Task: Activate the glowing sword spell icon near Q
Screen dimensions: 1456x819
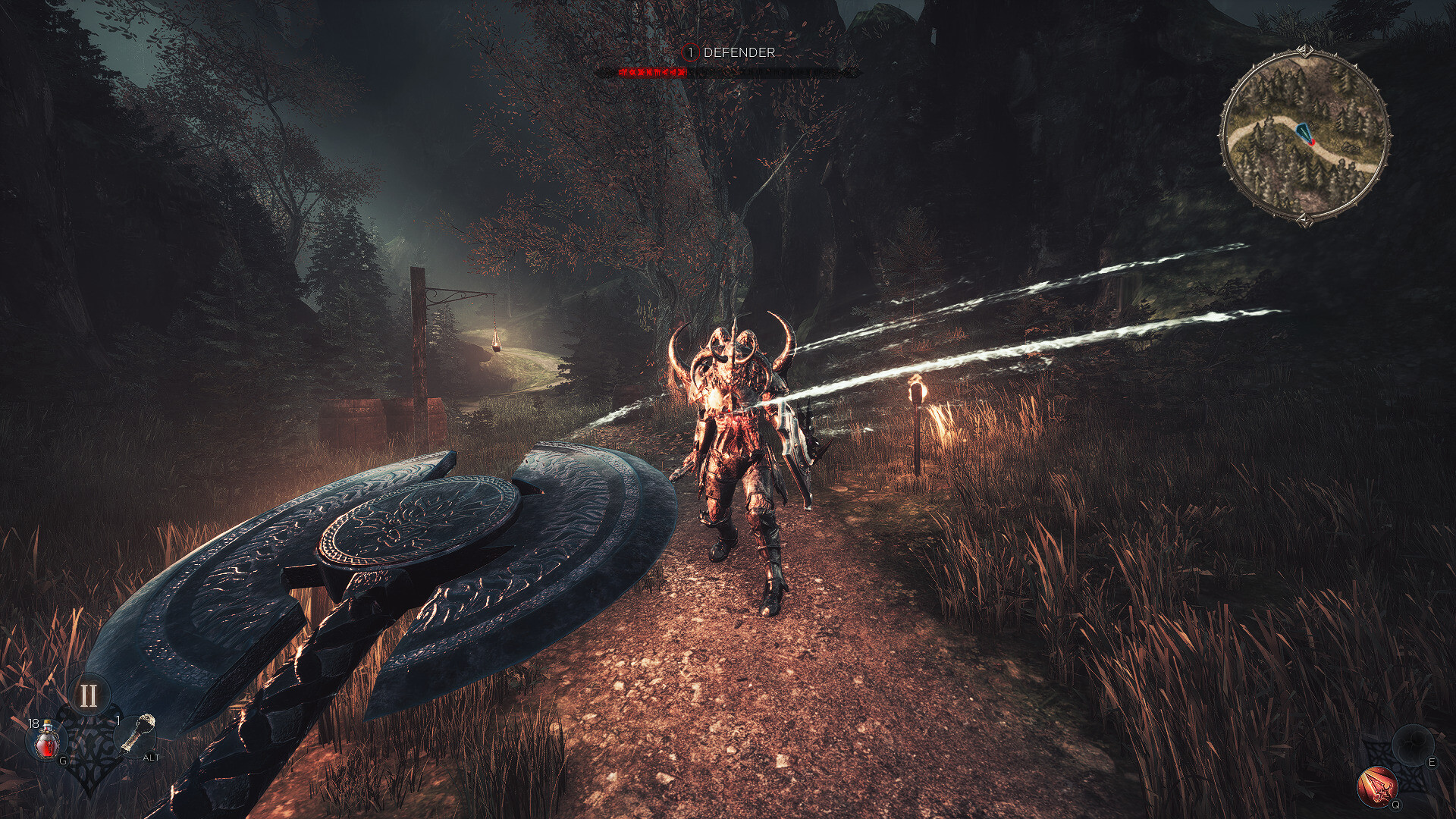Action: point(1378,785)
